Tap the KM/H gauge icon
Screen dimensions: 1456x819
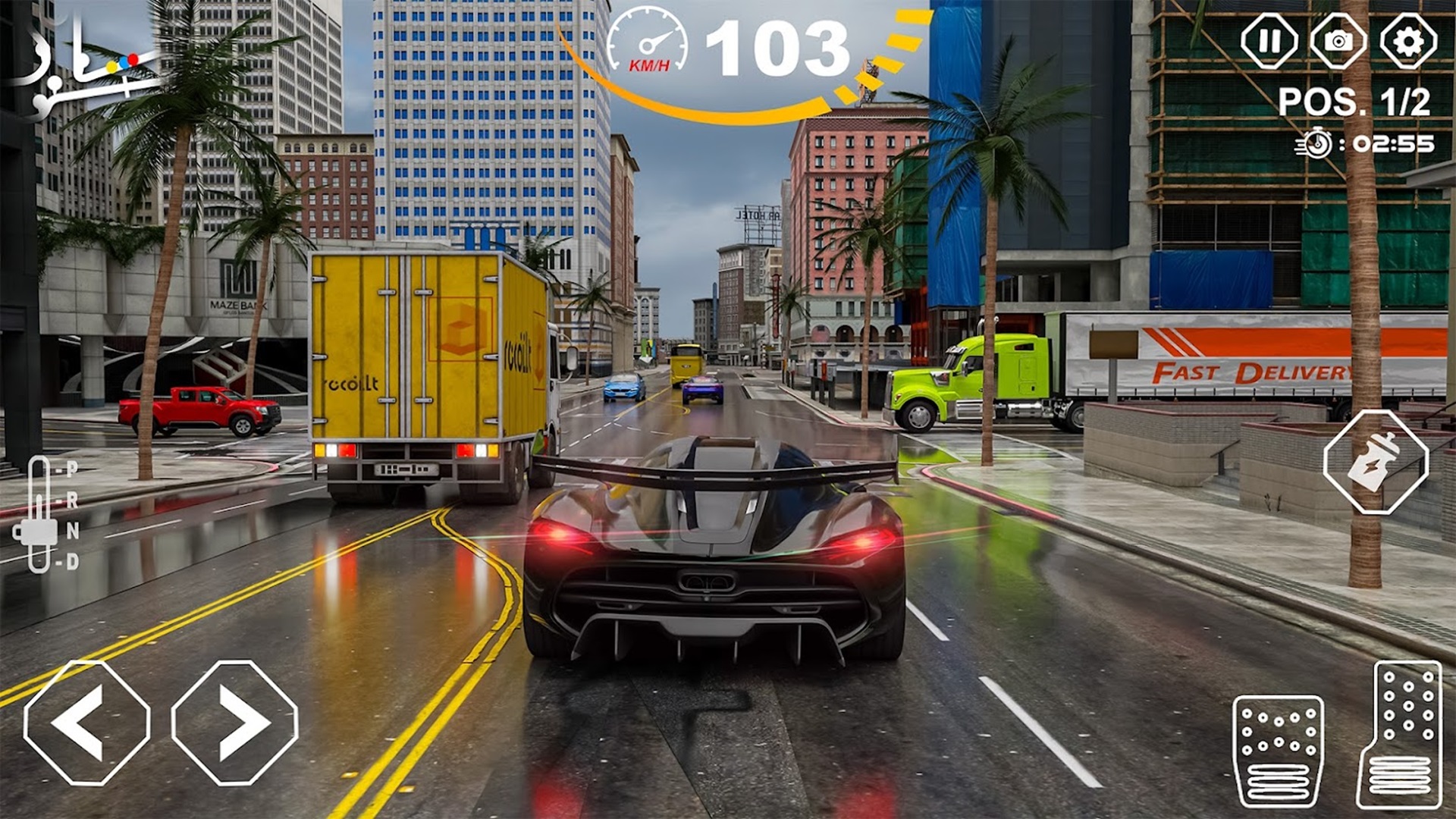point(648,42)
